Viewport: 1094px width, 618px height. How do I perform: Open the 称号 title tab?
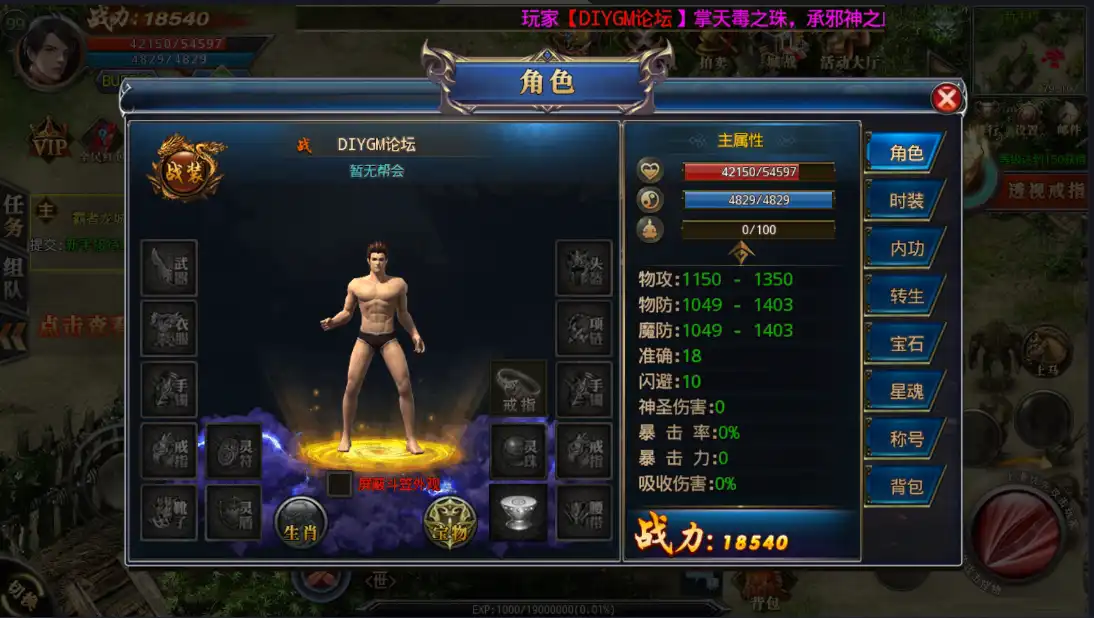point(905,439)
